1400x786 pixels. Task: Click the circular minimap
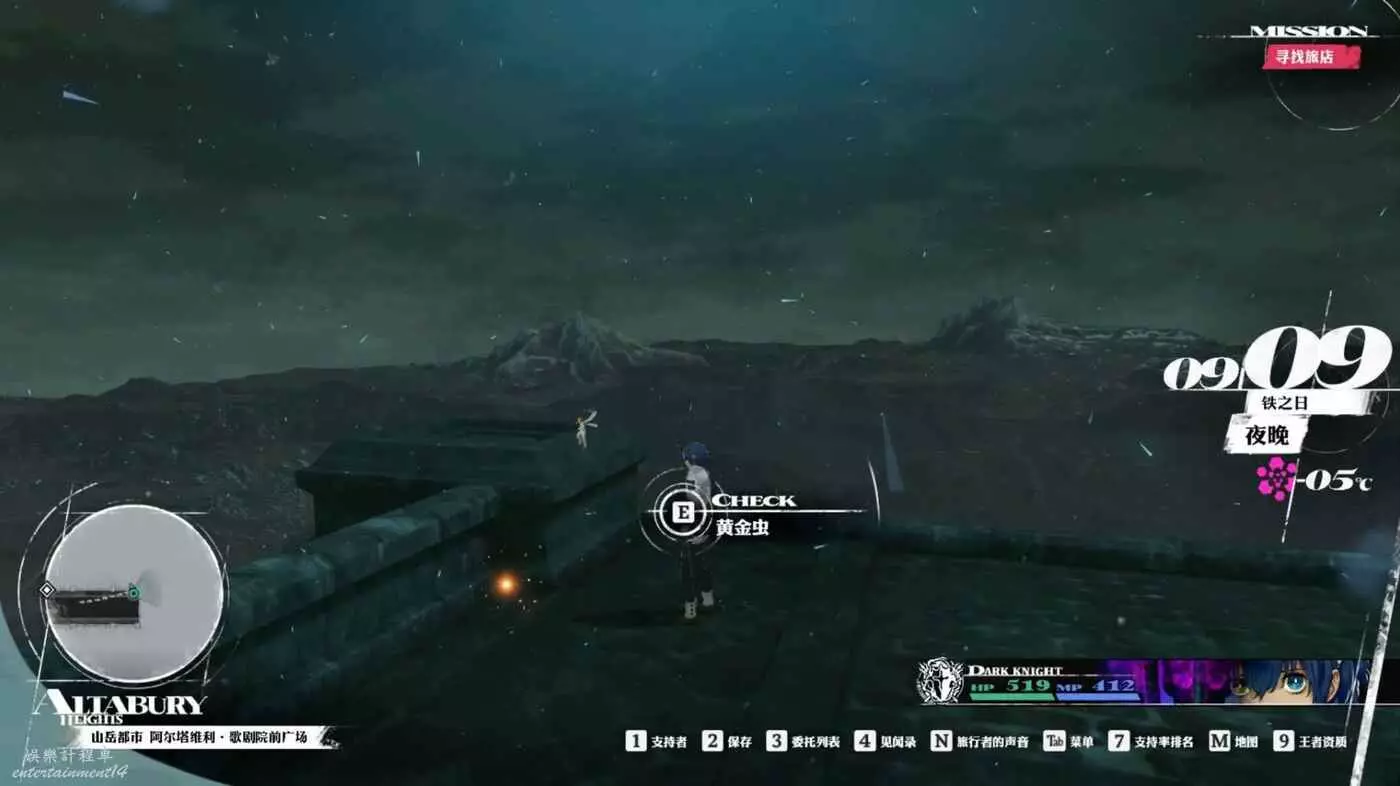[134, 593]
